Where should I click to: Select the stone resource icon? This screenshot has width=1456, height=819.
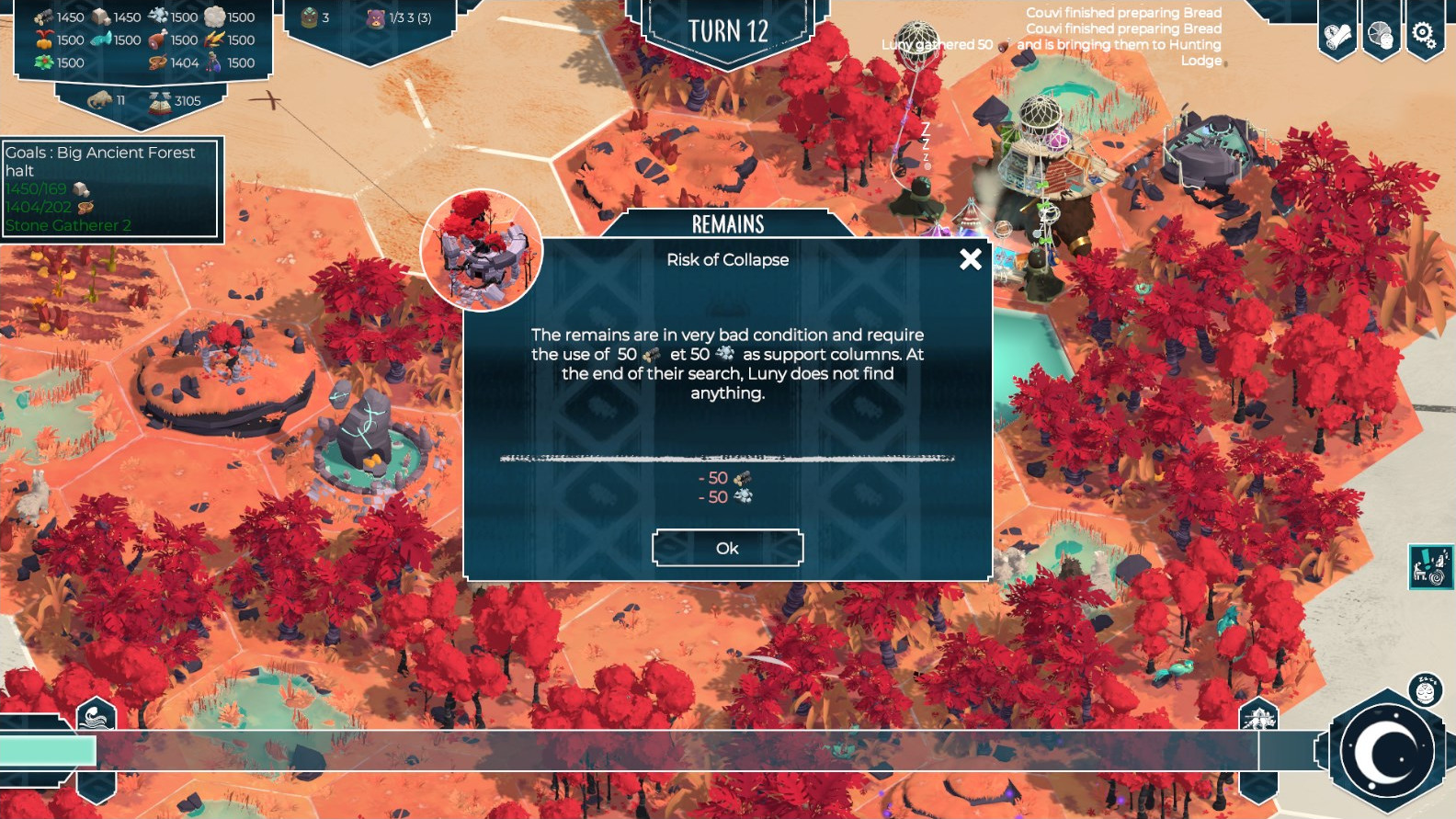click(99, 16)
